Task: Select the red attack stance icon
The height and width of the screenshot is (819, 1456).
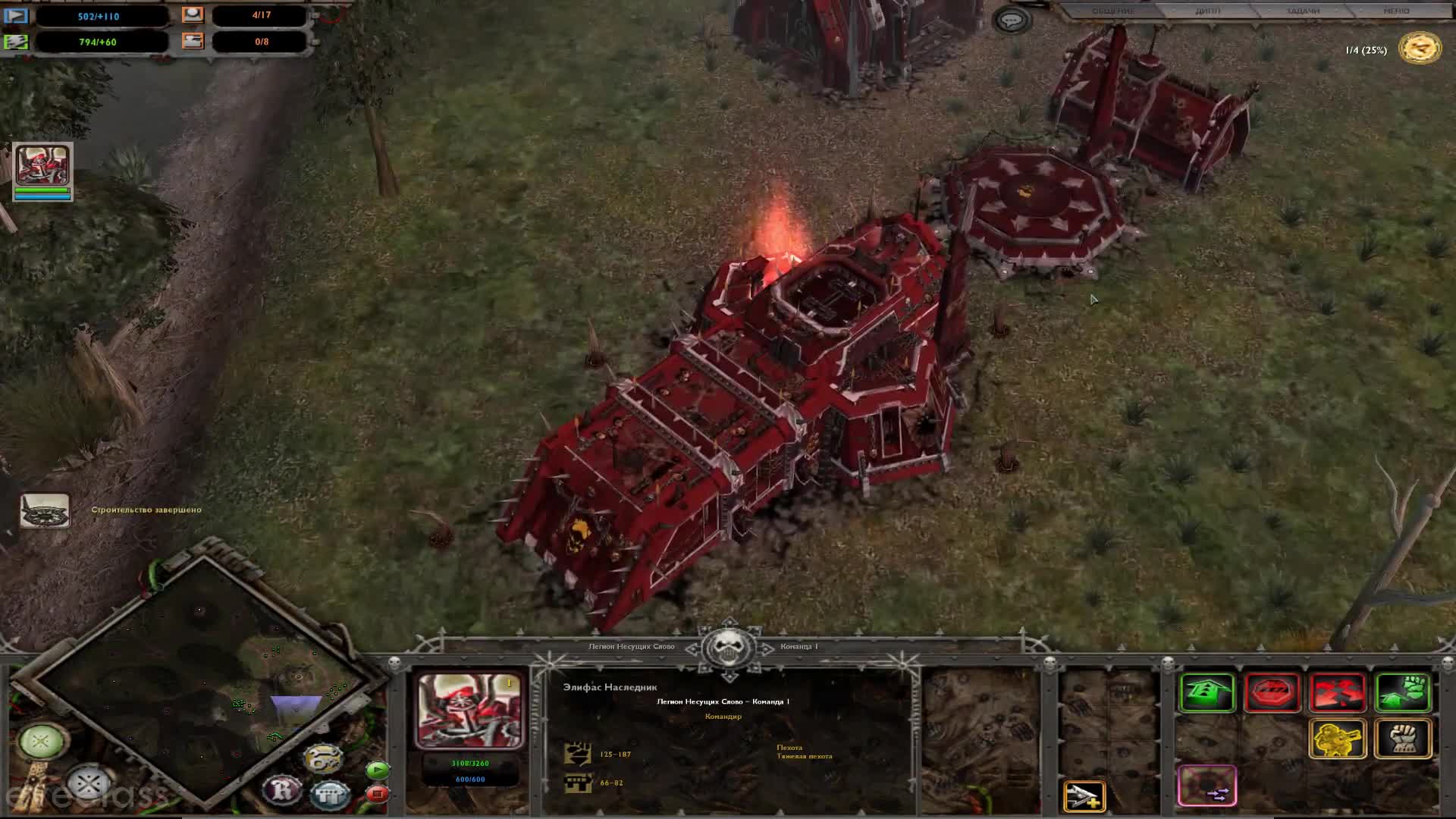Action: click(1338, 692)
